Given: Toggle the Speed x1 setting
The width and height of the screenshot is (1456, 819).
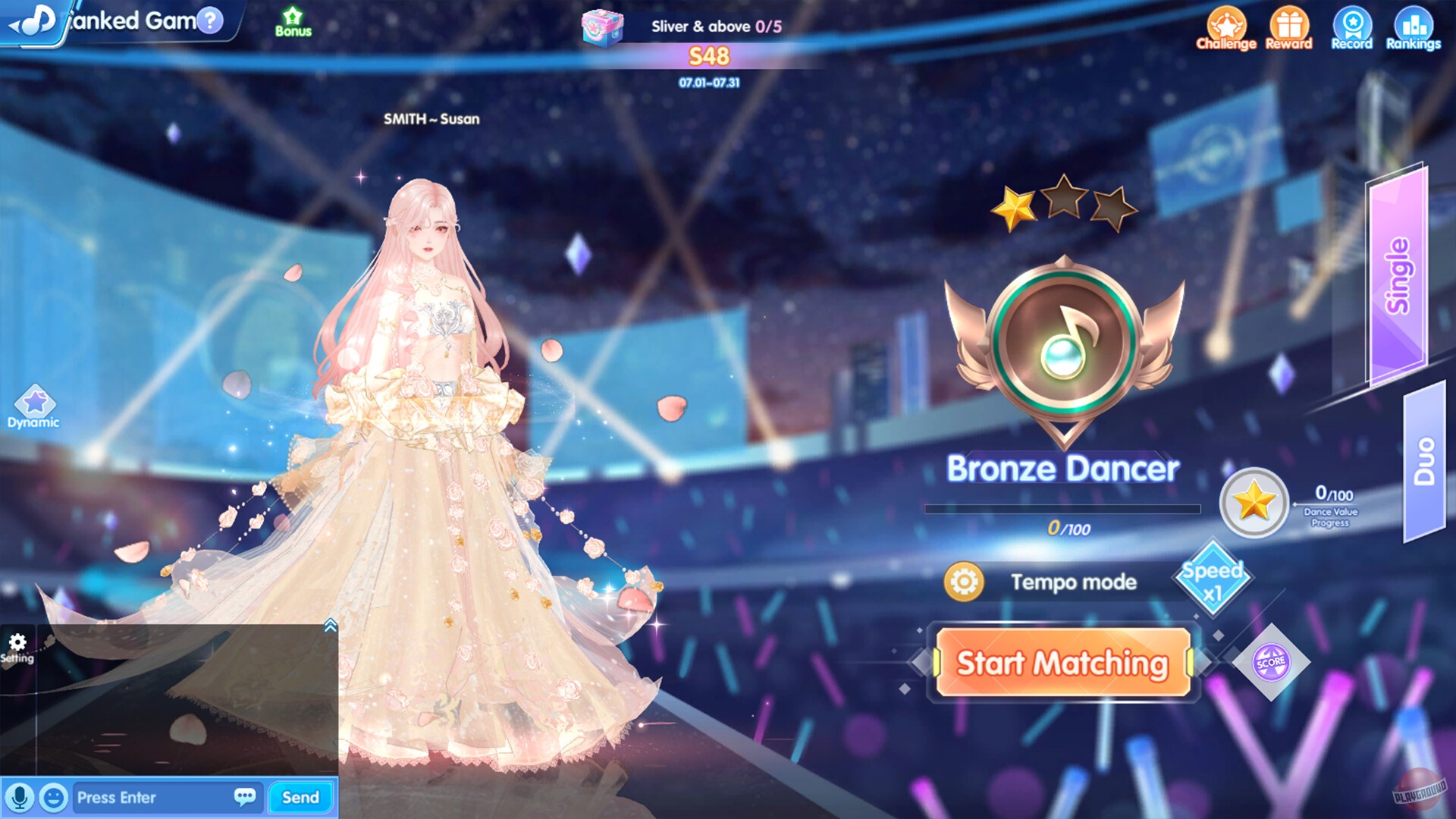Looking at the screenshot, I should pos(1212,578).
